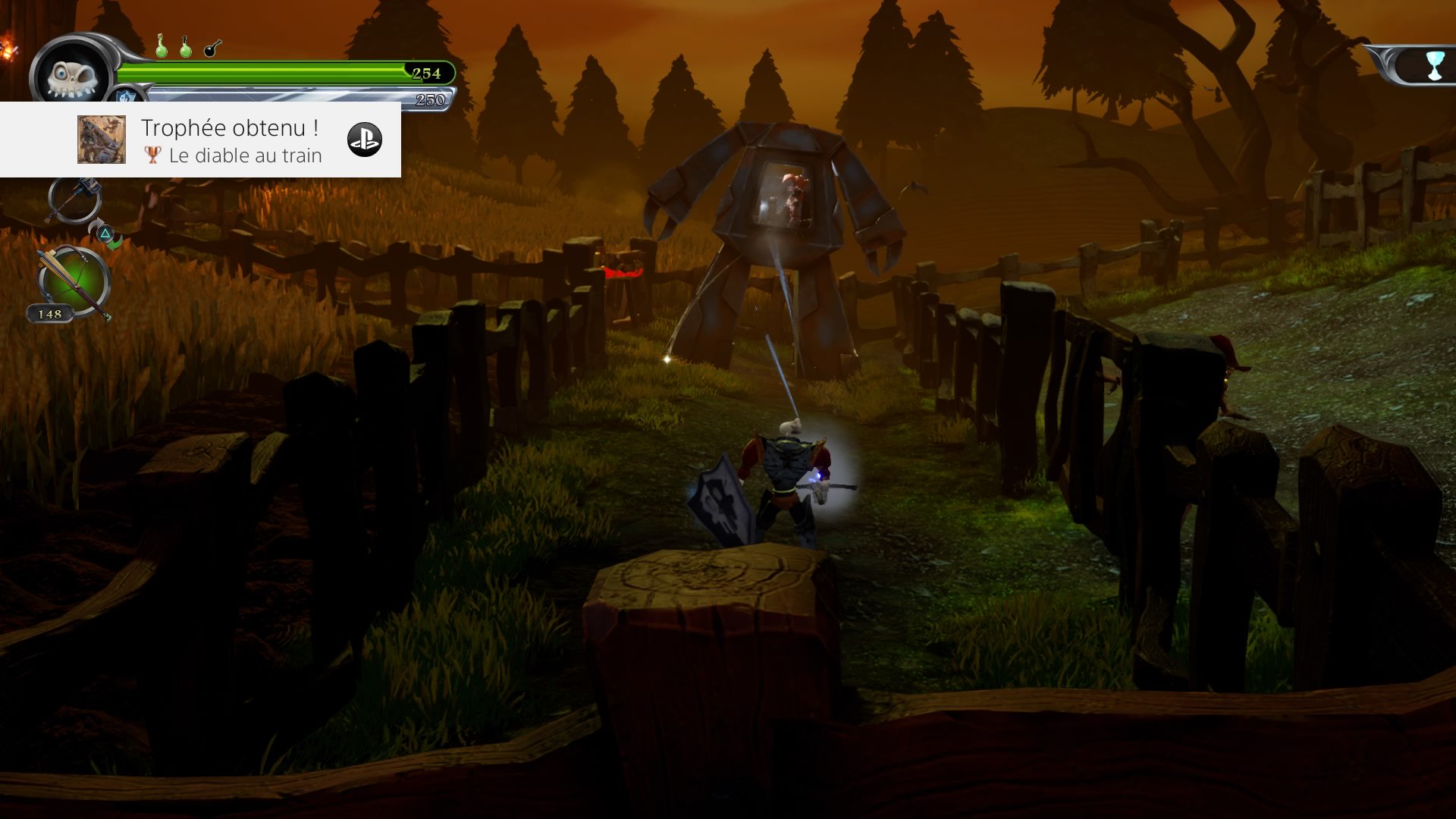This screenshot has width=1456, height=819.
Task: Select the war hammer weapon slot
Action: pyautogui.click(x=74, y=199)
